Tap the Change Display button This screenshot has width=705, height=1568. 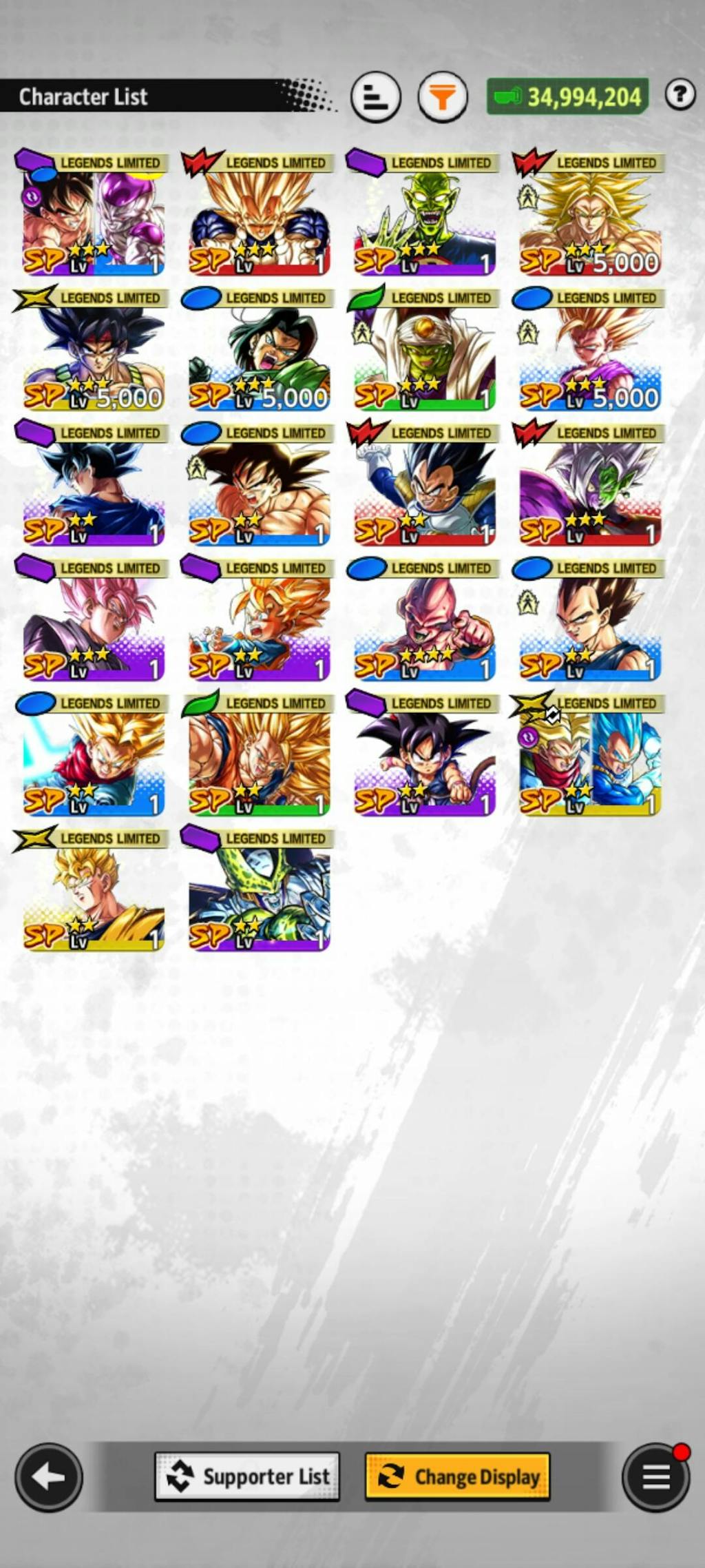[x=457, y=1476]
